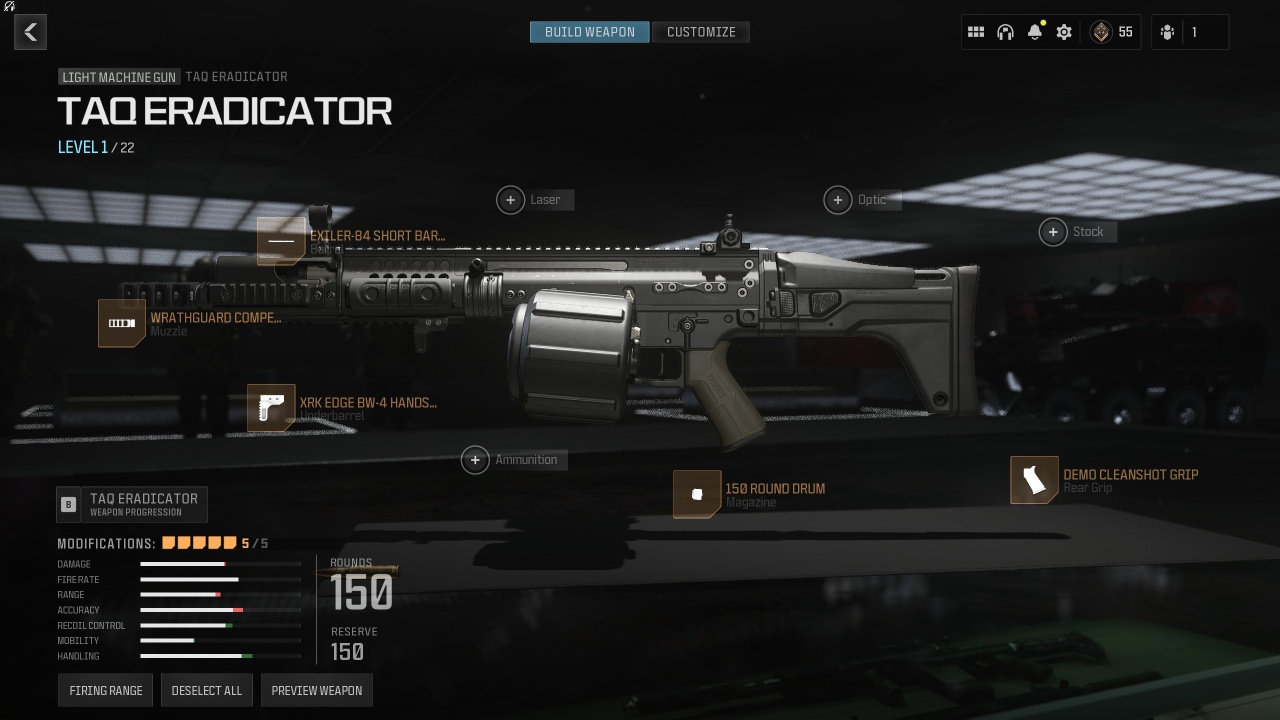The image size is (1280, 720).
Task: Add a Laser attachment
Action: coord(510,200)
